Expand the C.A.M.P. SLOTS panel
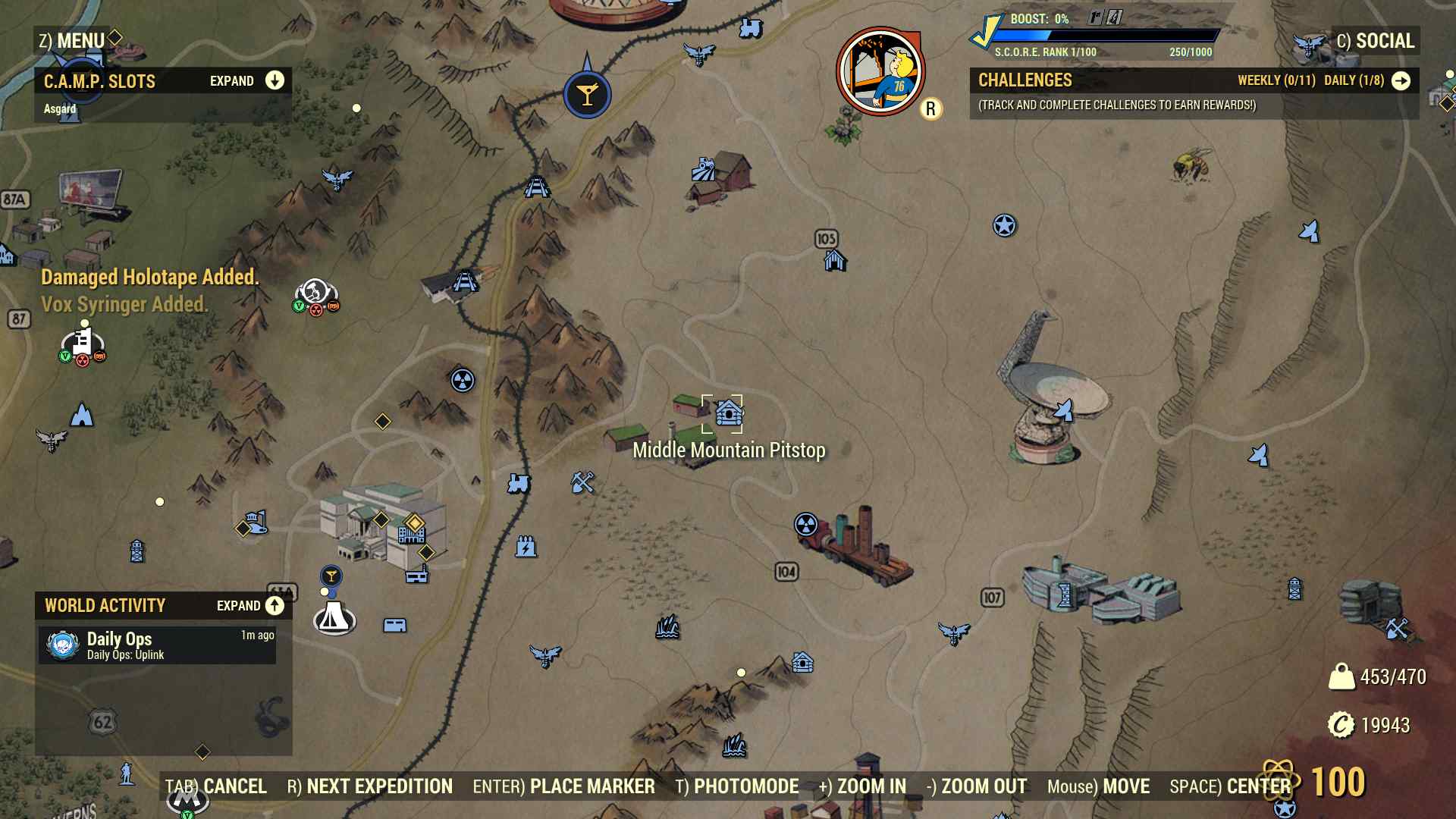 click(273, 80)
